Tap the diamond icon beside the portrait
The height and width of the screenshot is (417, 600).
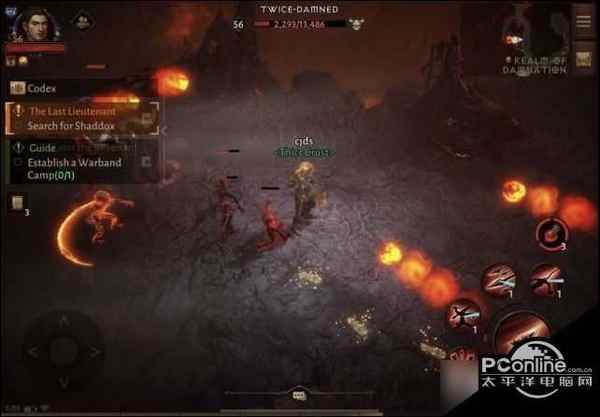pyautogui.click(x=83, y=20)
